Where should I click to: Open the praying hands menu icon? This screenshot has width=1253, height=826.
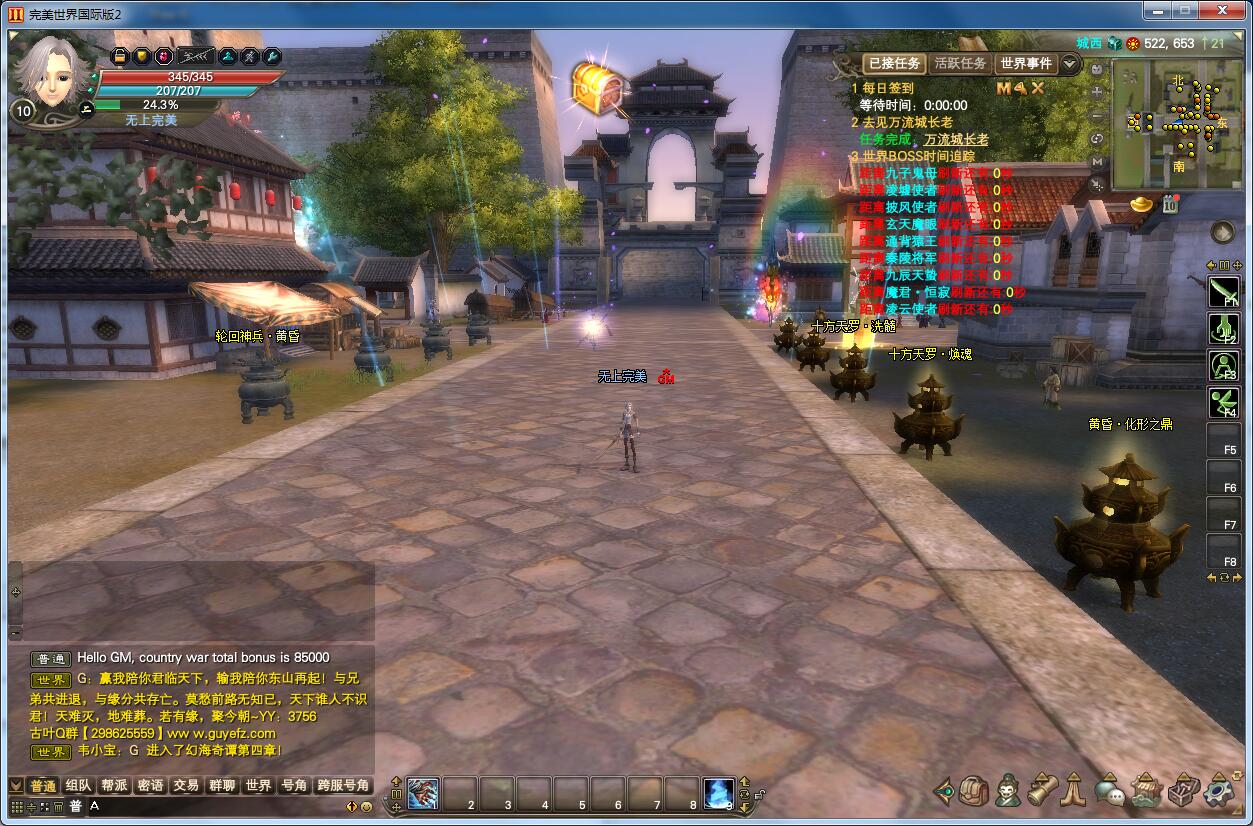pos(1074,791)
